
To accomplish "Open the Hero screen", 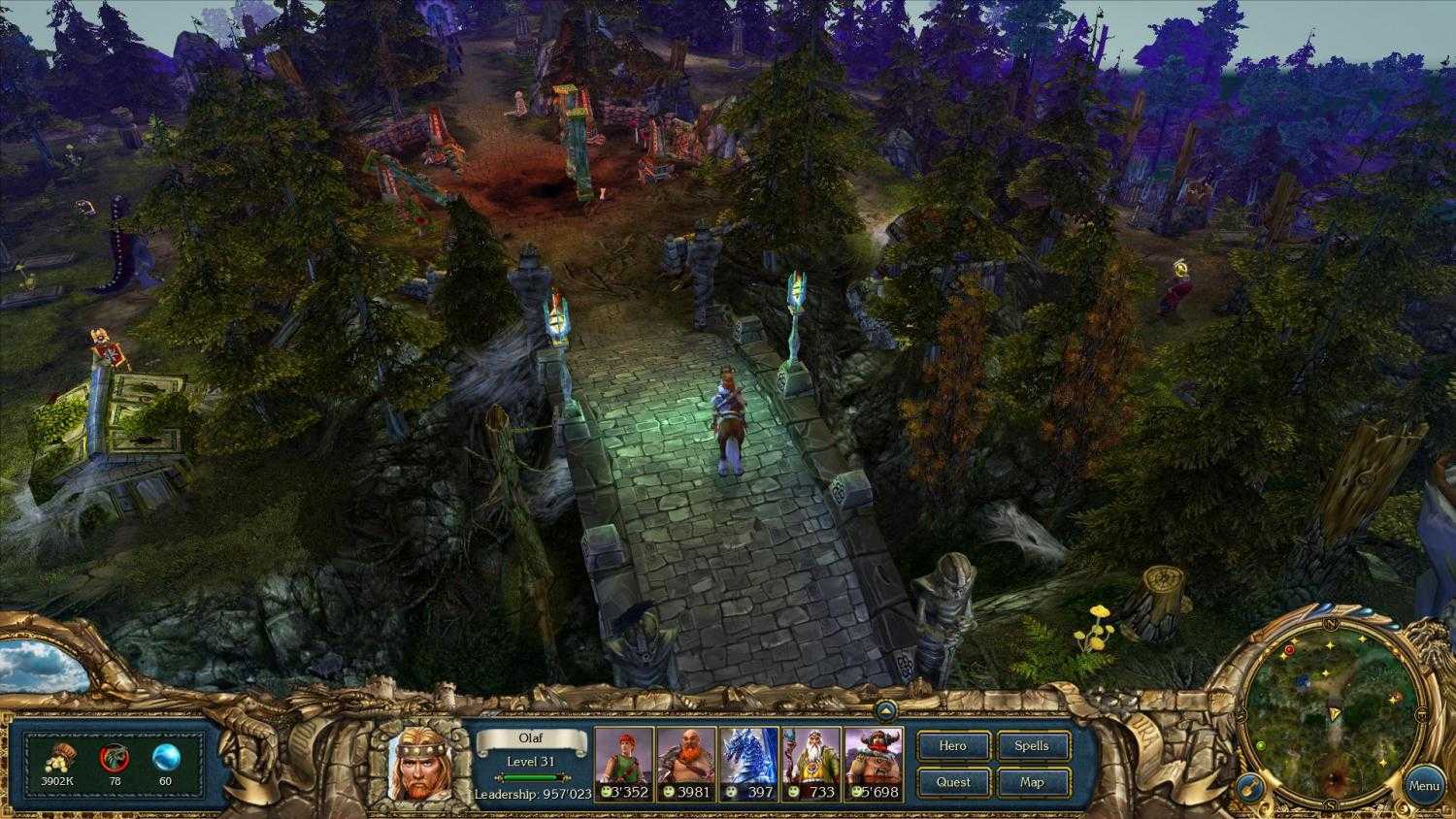I will coord(953,745).
